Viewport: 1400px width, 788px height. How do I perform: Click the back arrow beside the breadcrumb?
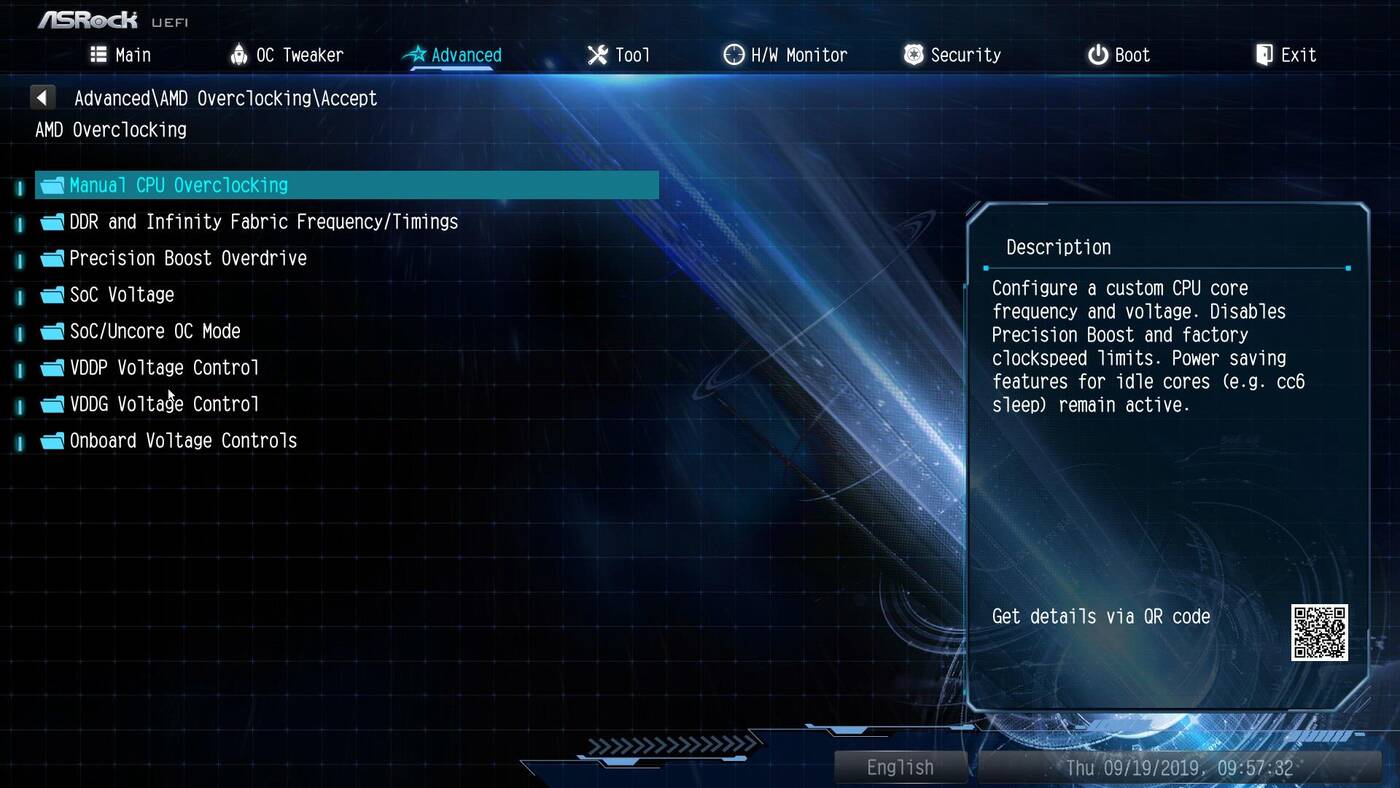point(42,98)
